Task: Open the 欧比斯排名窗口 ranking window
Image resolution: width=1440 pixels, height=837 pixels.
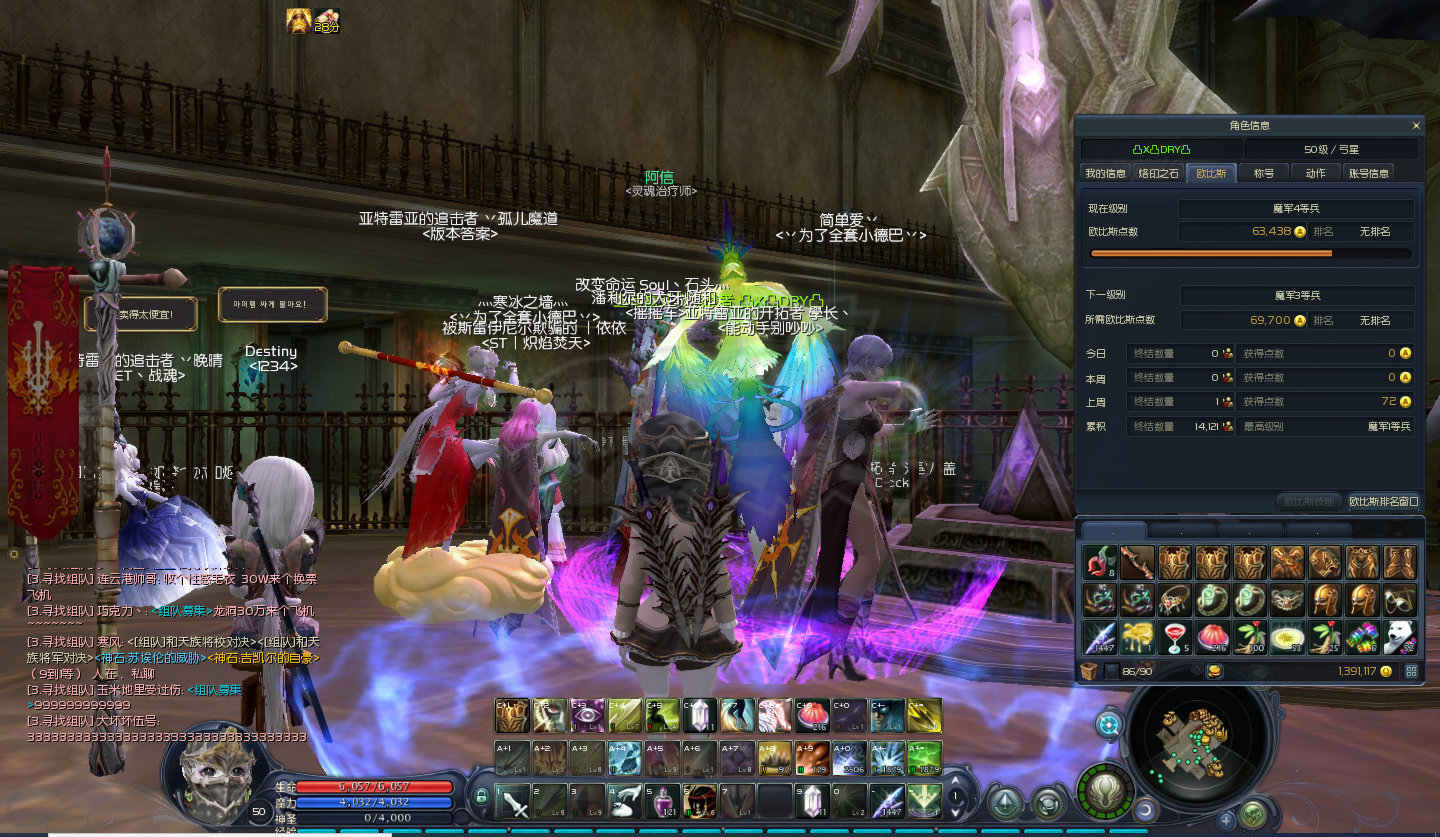Action: pos(1384,501)
